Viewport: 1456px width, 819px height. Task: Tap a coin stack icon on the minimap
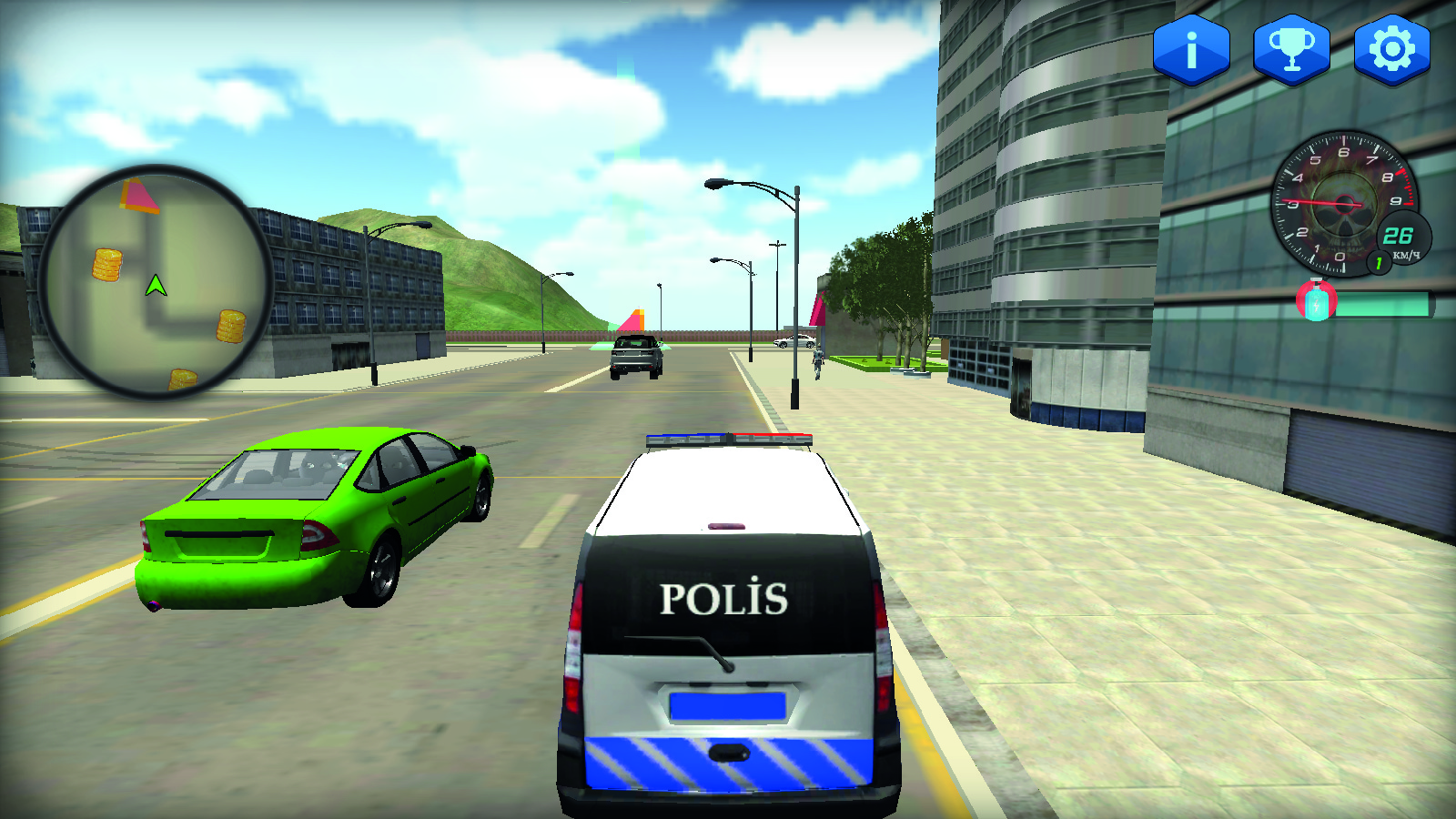point(105,266)
